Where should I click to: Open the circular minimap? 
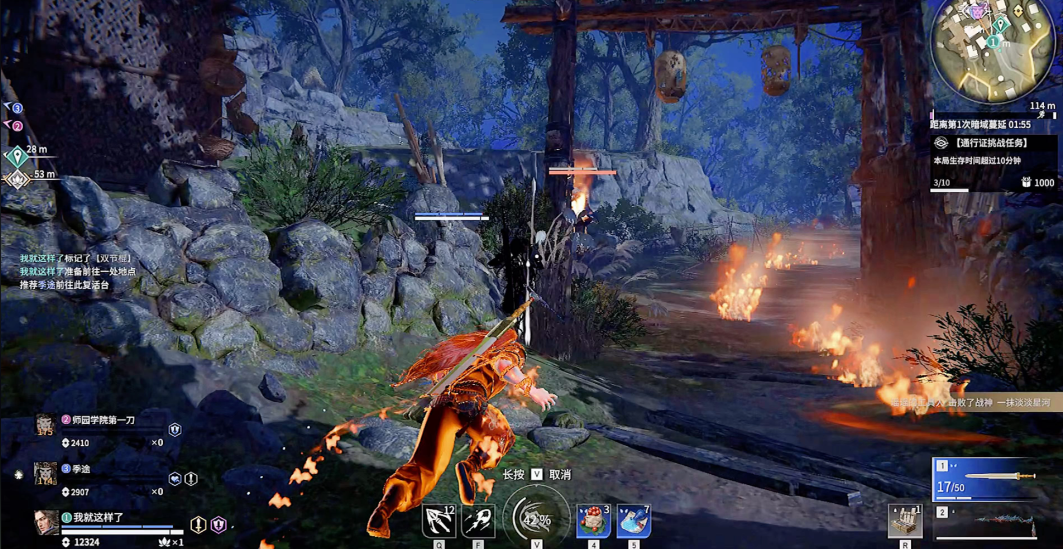(991, 48)
